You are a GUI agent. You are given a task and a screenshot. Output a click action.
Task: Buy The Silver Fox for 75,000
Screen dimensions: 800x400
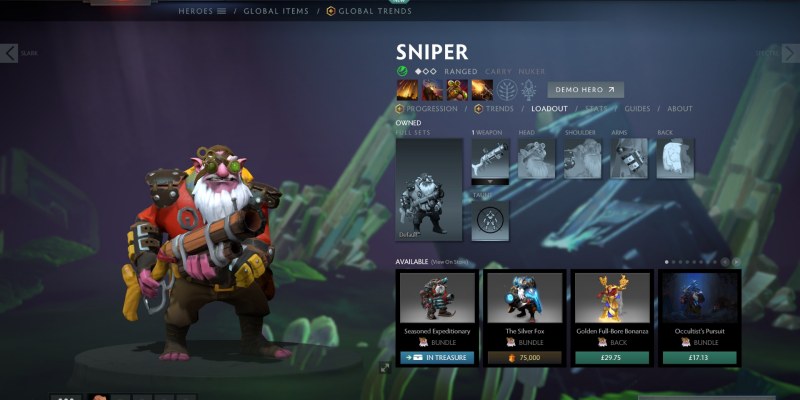(523, 357)
